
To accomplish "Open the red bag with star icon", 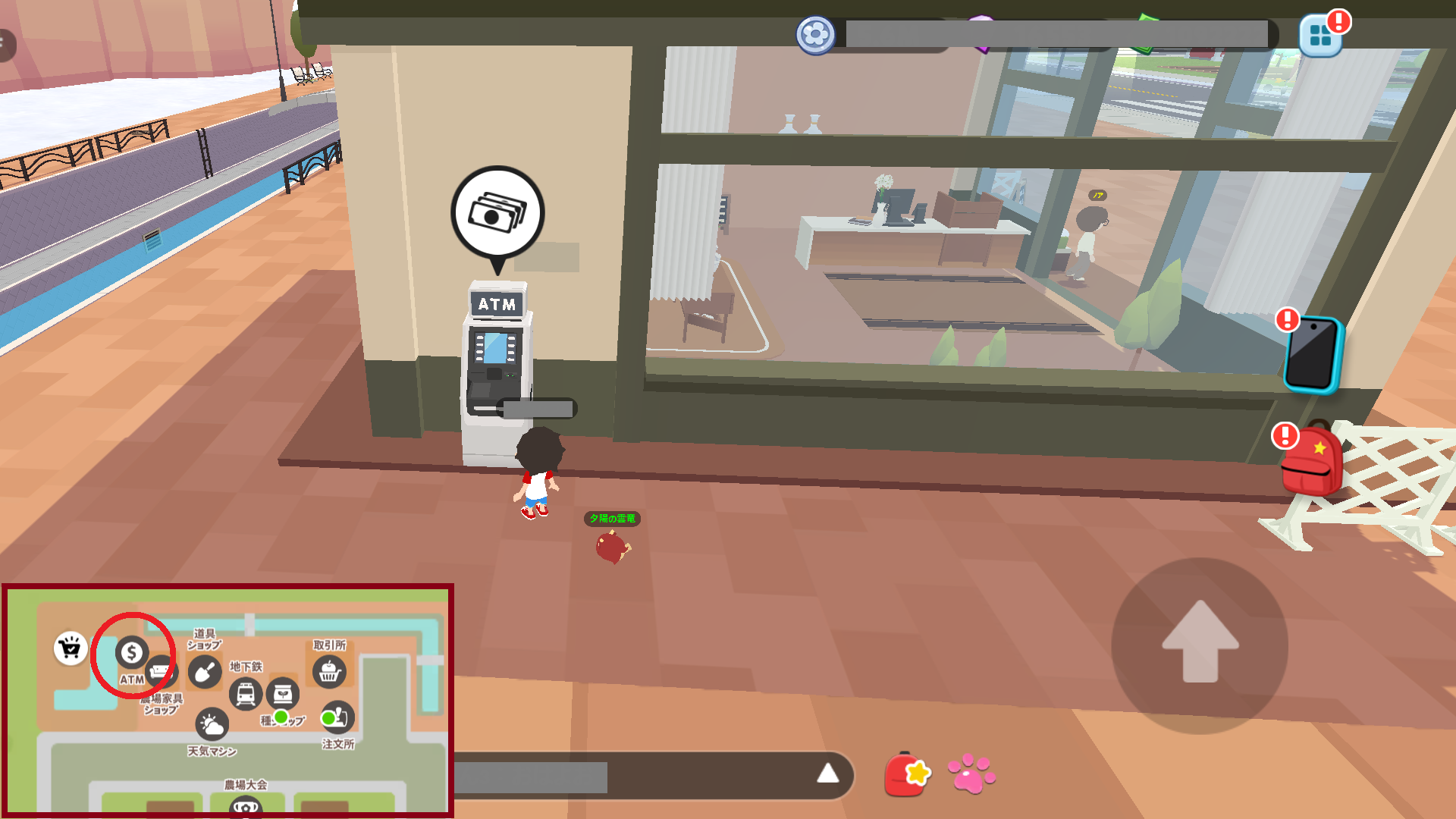I will (907, 774).
